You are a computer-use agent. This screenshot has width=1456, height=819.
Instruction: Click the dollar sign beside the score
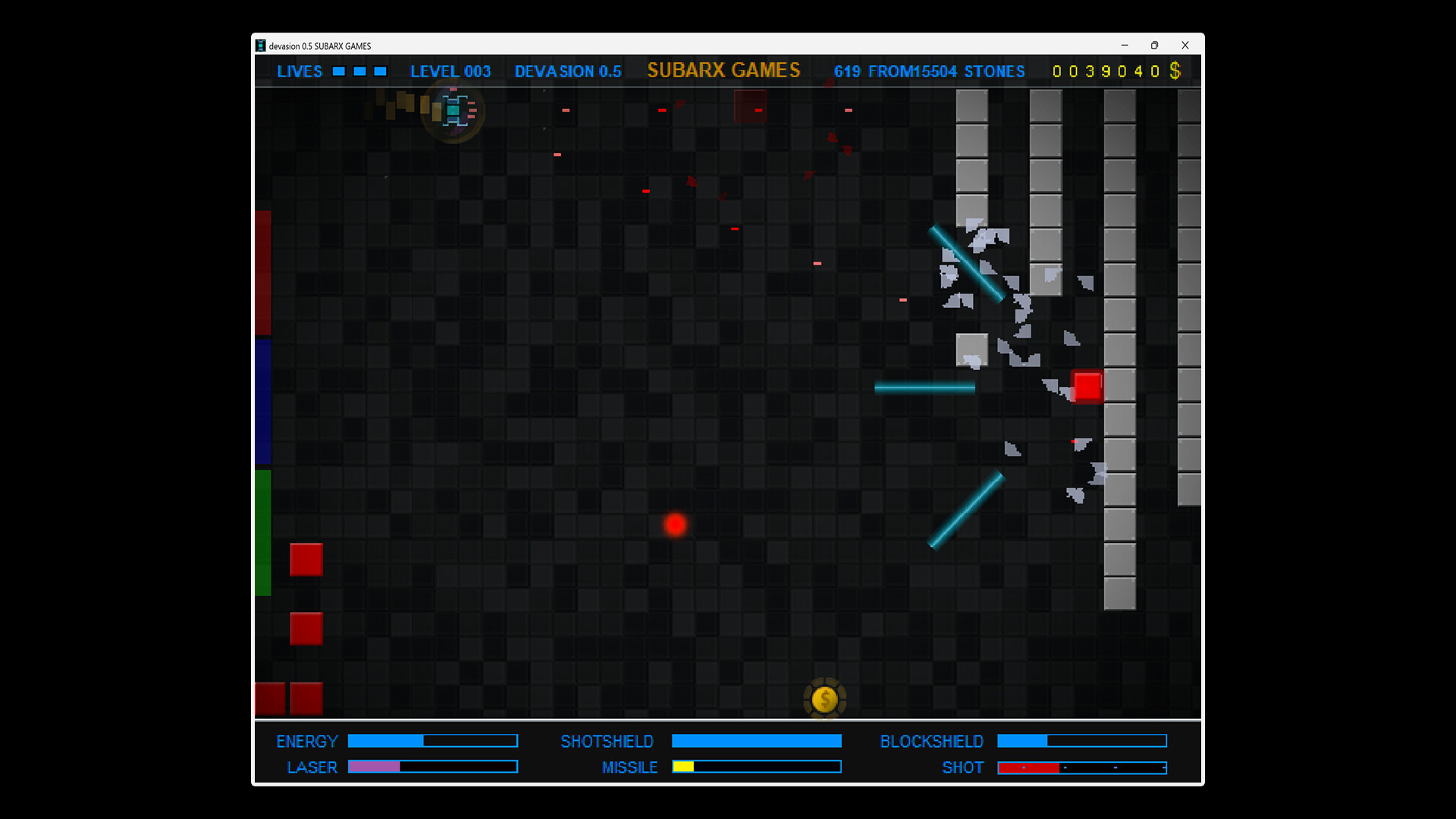pos(1176,71)
